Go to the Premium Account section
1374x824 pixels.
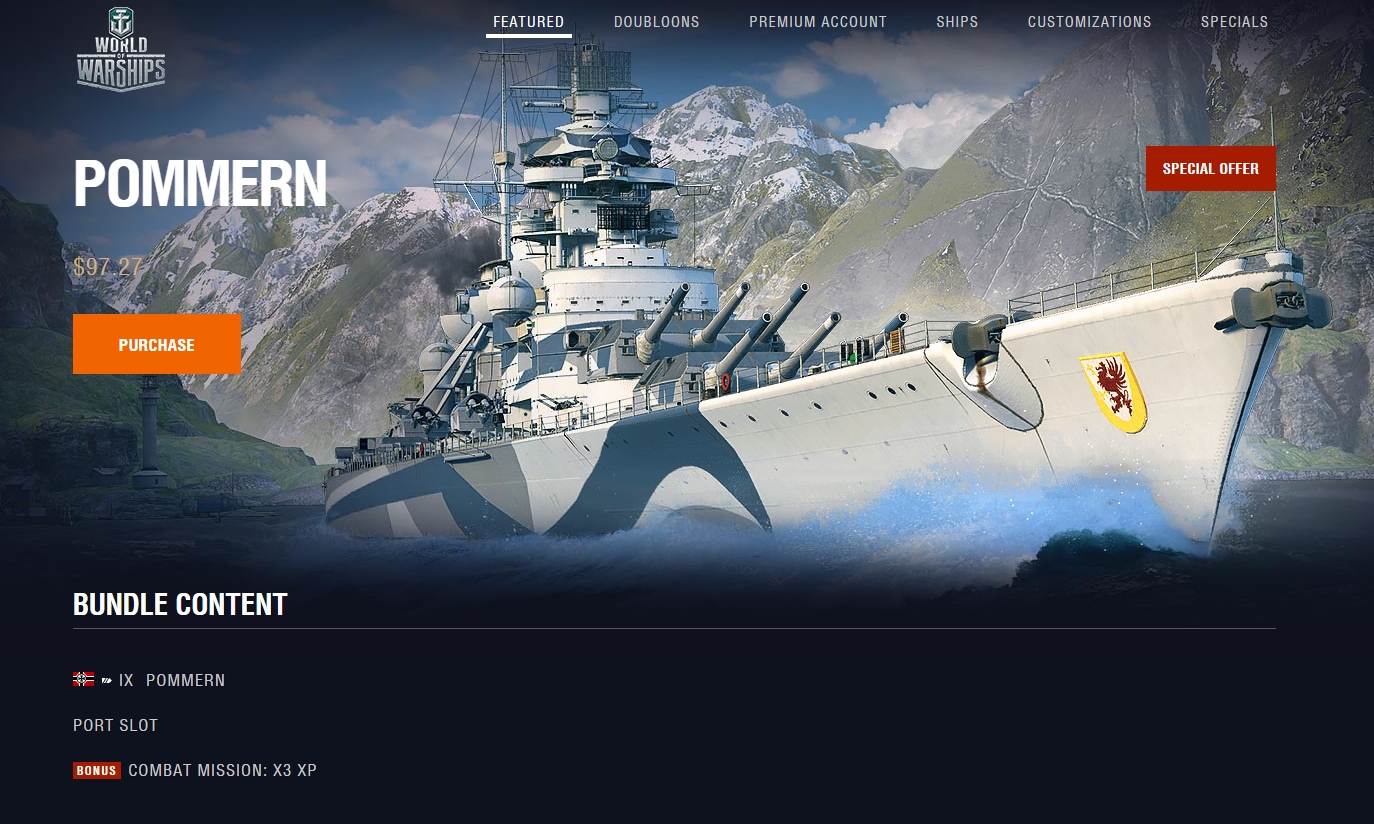click(x=817, y=22)
